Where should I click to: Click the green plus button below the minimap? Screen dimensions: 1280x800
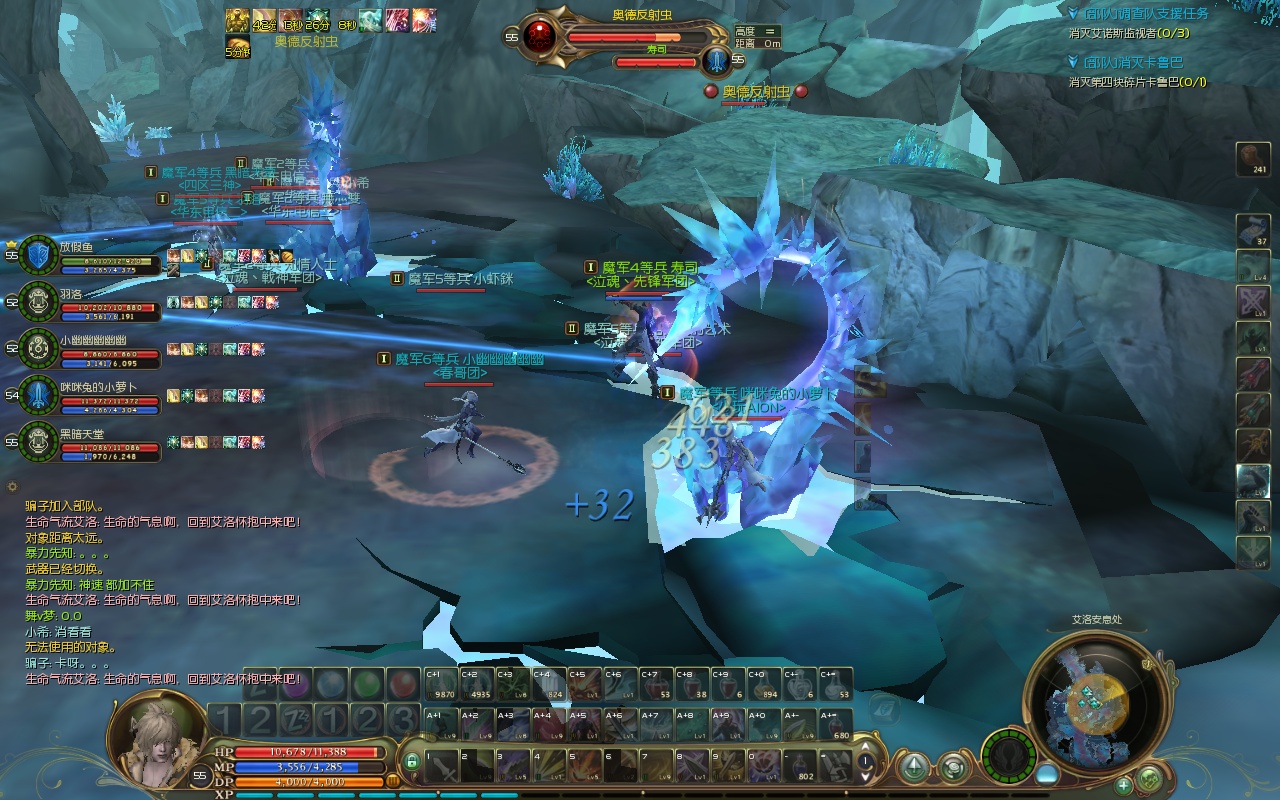click(1124, 784)
